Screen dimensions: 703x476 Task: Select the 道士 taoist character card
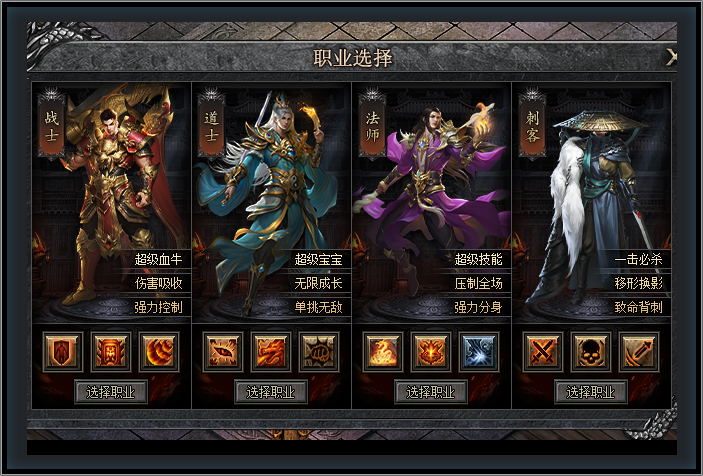point(271,200)
